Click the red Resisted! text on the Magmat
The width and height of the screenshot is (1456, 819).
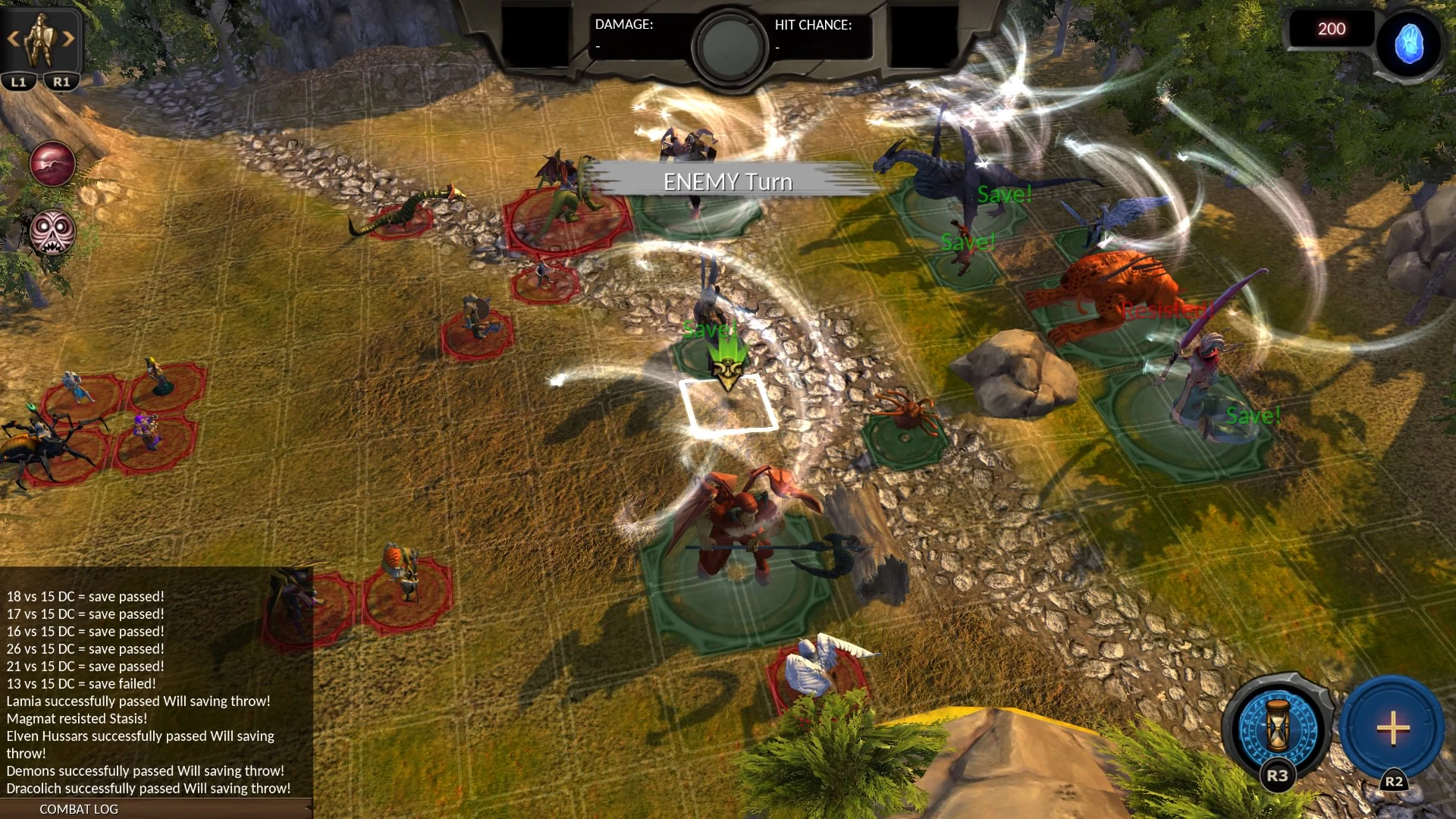[x=1168, y=309]
